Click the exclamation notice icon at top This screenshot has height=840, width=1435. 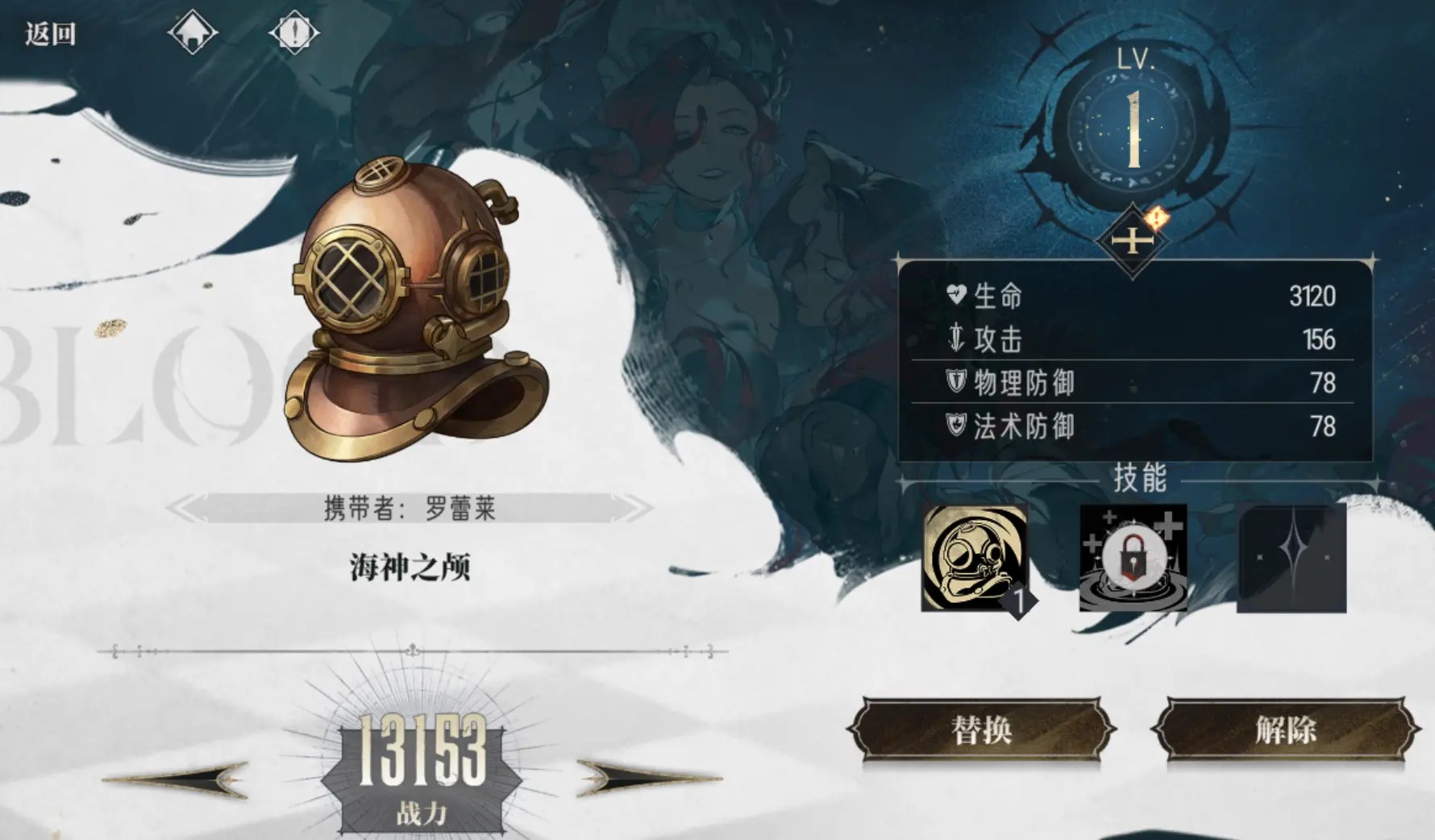295,33
